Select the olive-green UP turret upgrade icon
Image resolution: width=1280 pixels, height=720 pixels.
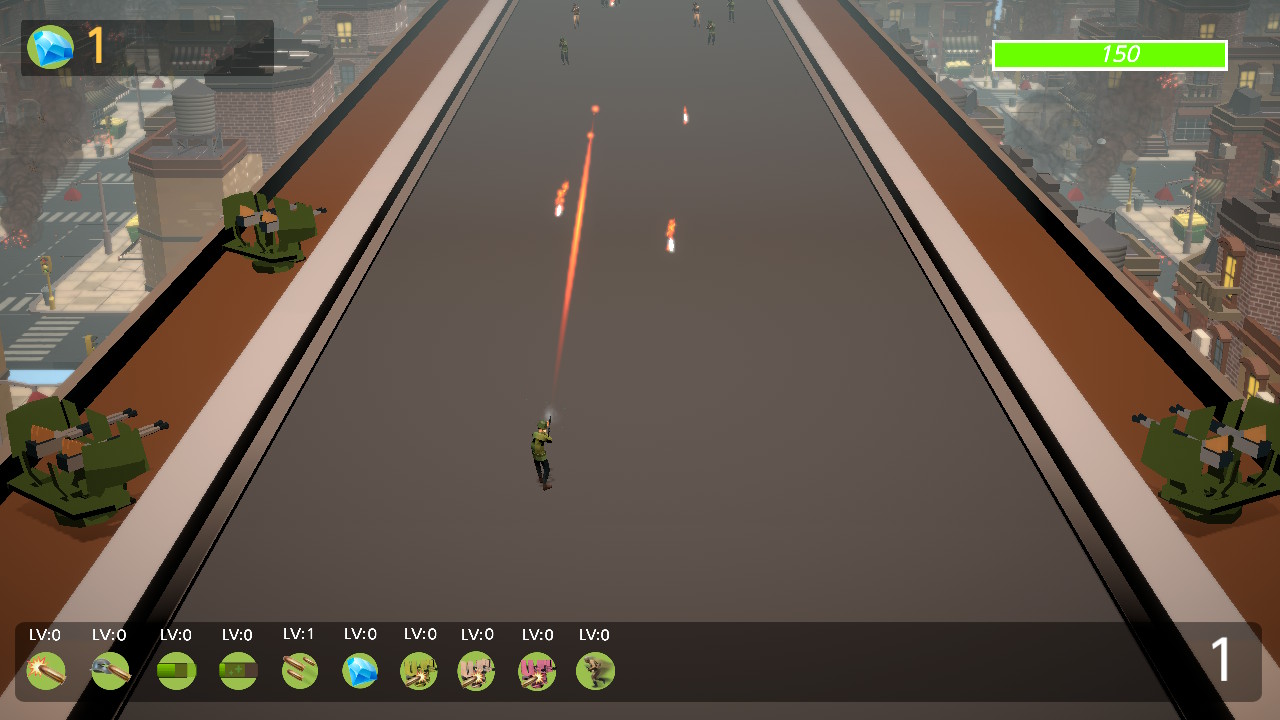click(x=419, y=671)
